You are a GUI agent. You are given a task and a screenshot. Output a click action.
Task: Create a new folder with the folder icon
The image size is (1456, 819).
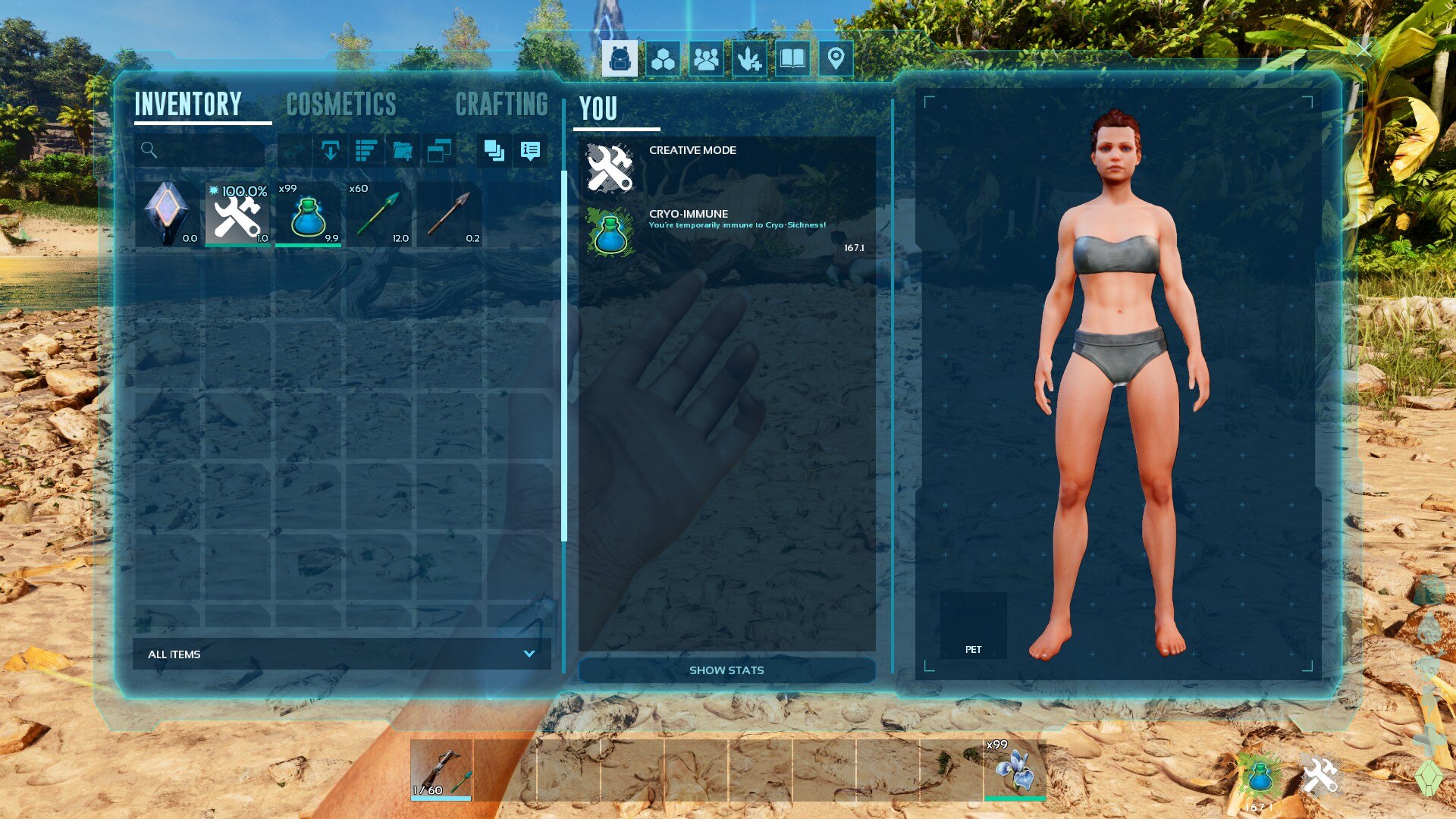coord(403,151)
